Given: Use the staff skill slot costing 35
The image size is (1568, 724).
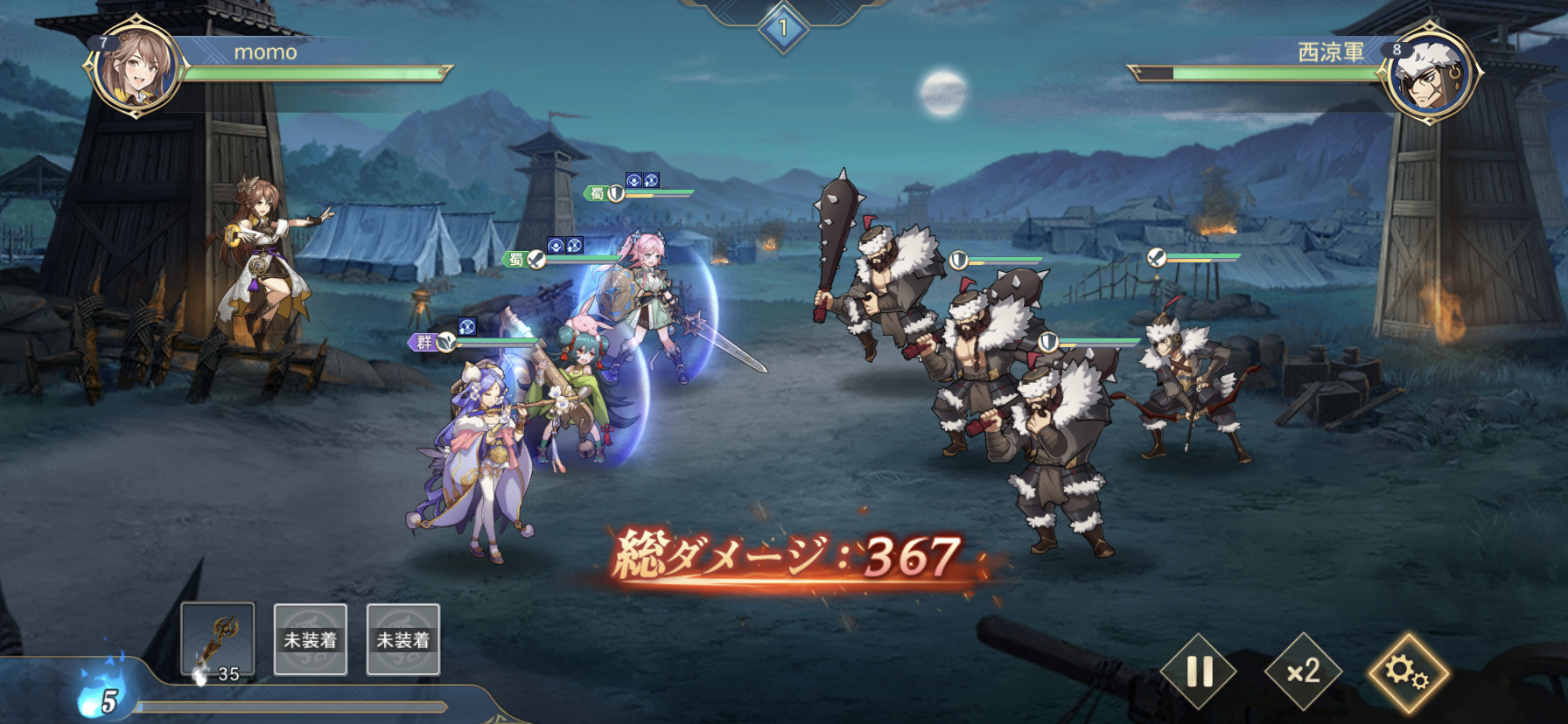Looking at the screenshot, I should [x=218, y=640].
